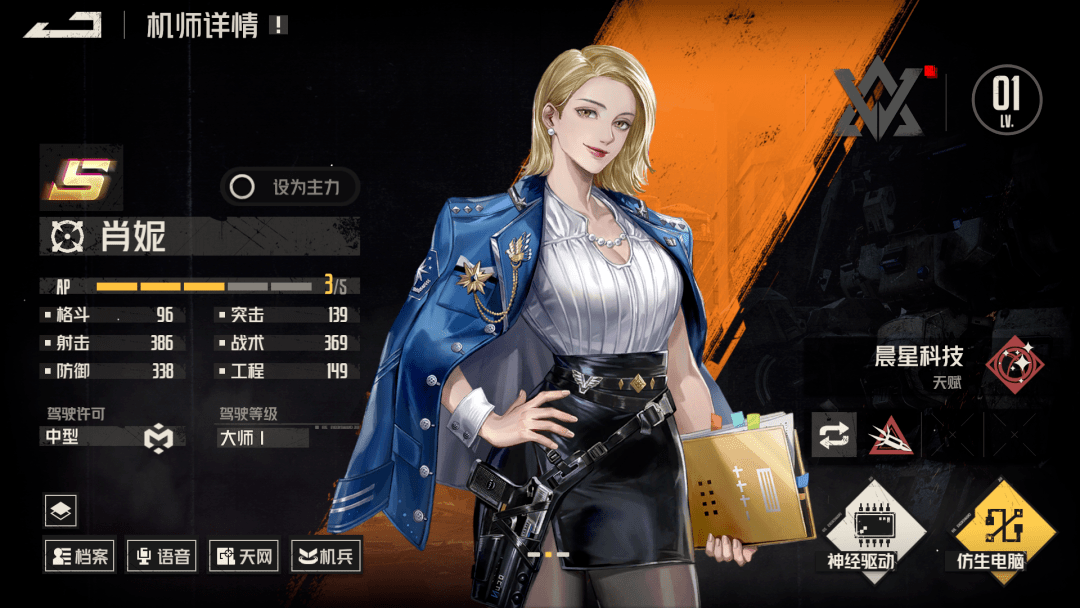Screen dimensions: 1080x608
Task: Open the info icon beside 机师详情
Action: (277, 25)
